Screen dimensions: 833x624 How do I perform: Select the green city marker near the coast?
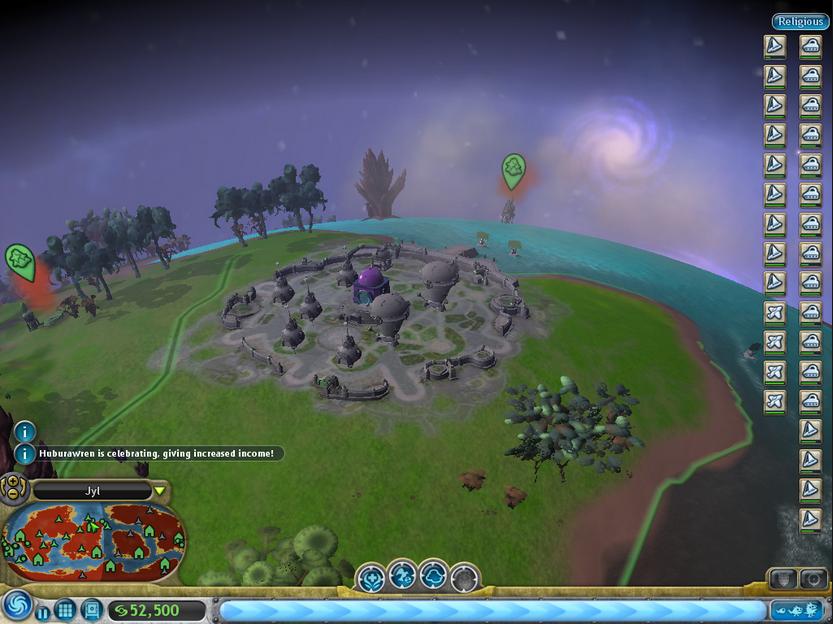513,170
